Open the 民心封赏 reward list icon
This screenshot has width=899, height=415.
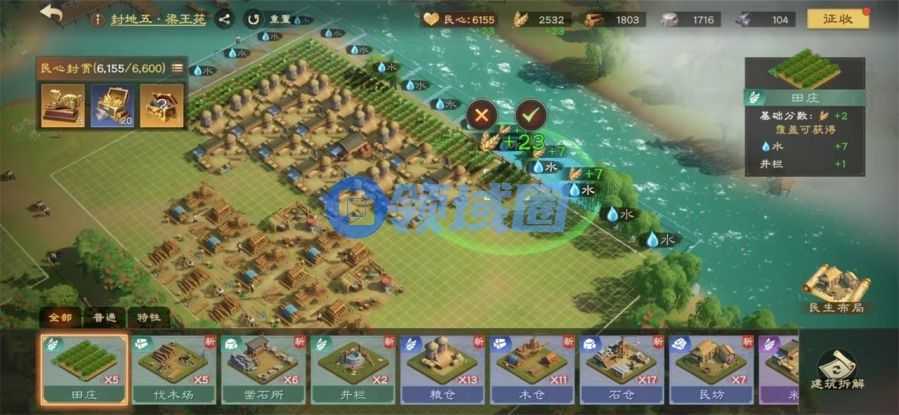click(177, 69)
